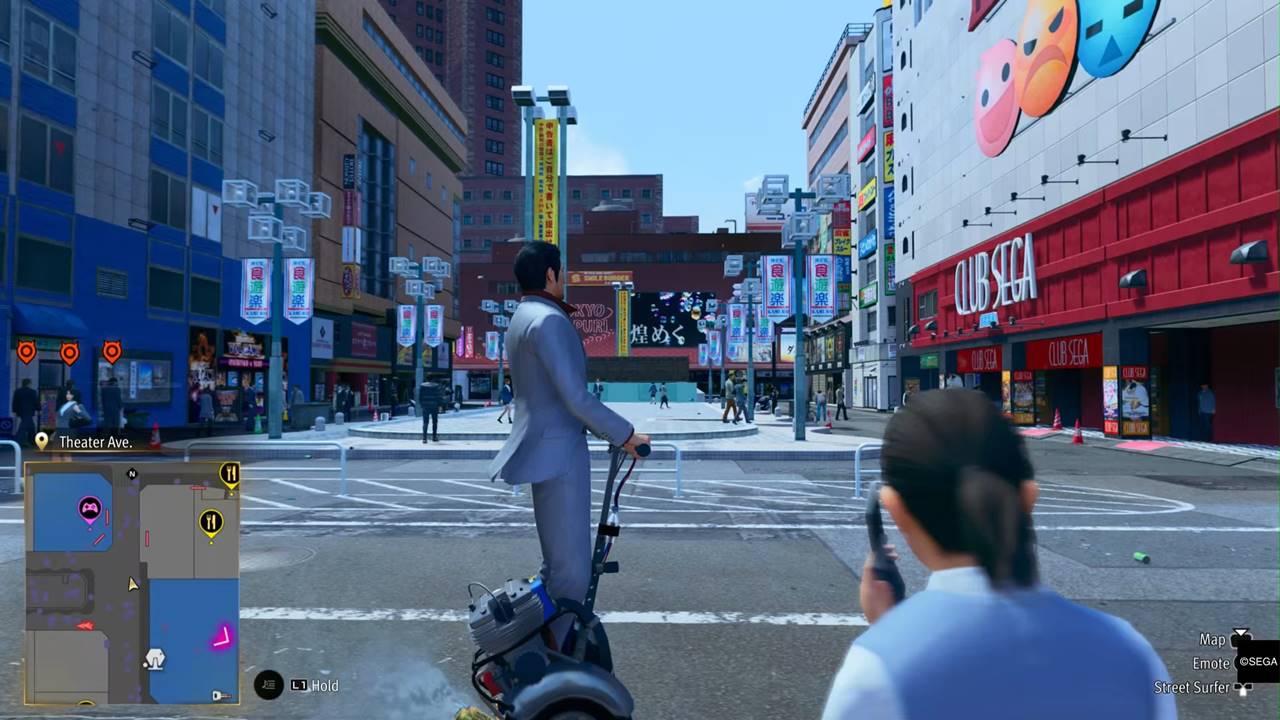The height and width of the screenshot is (720, 1280).
Task: Click the pink glowing destination marker
Action: tap(221, 636)
